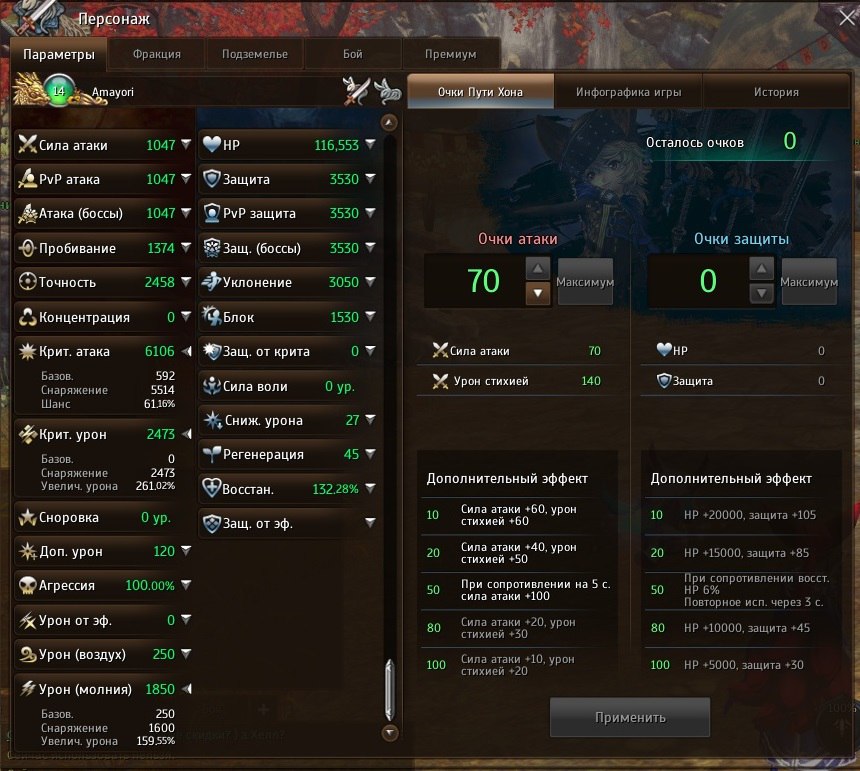Decrease attack points with down arrow
Image resolution: width=860 pixels, height=771 pixels.
coord(537,293)
